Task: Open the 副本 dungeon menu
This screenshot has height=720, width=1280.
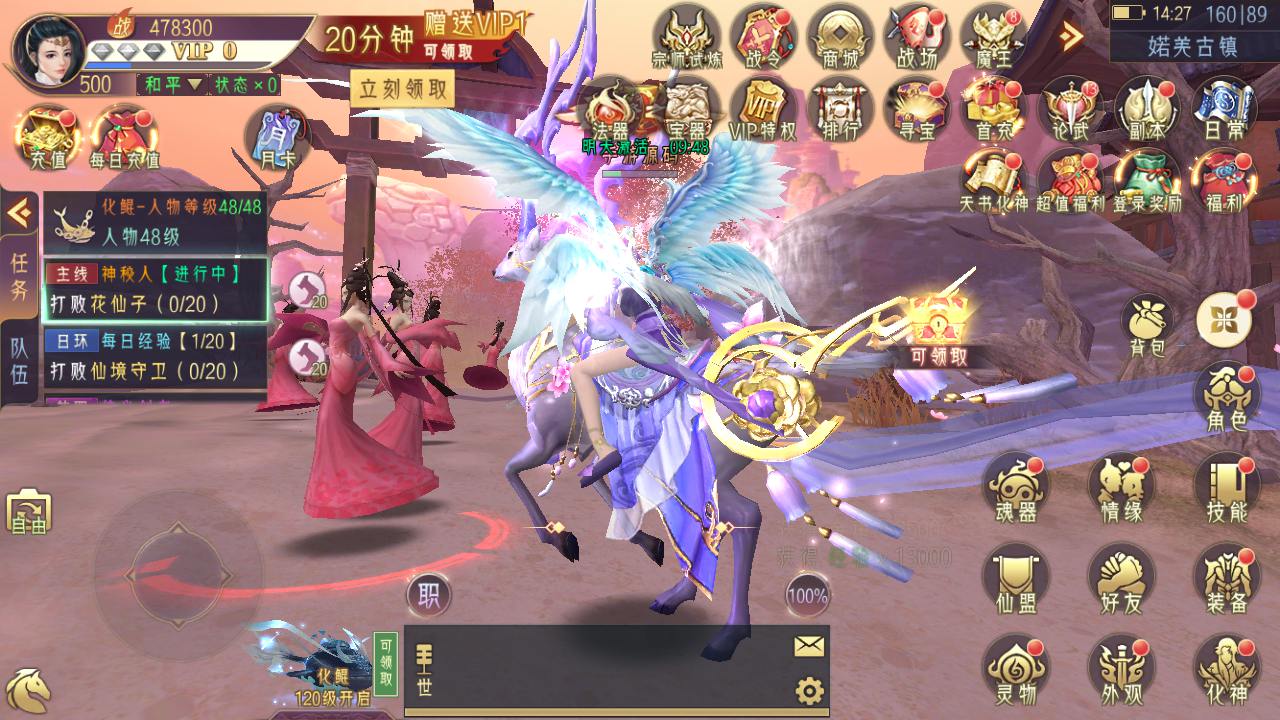Action: click(x=1146, y=109)
